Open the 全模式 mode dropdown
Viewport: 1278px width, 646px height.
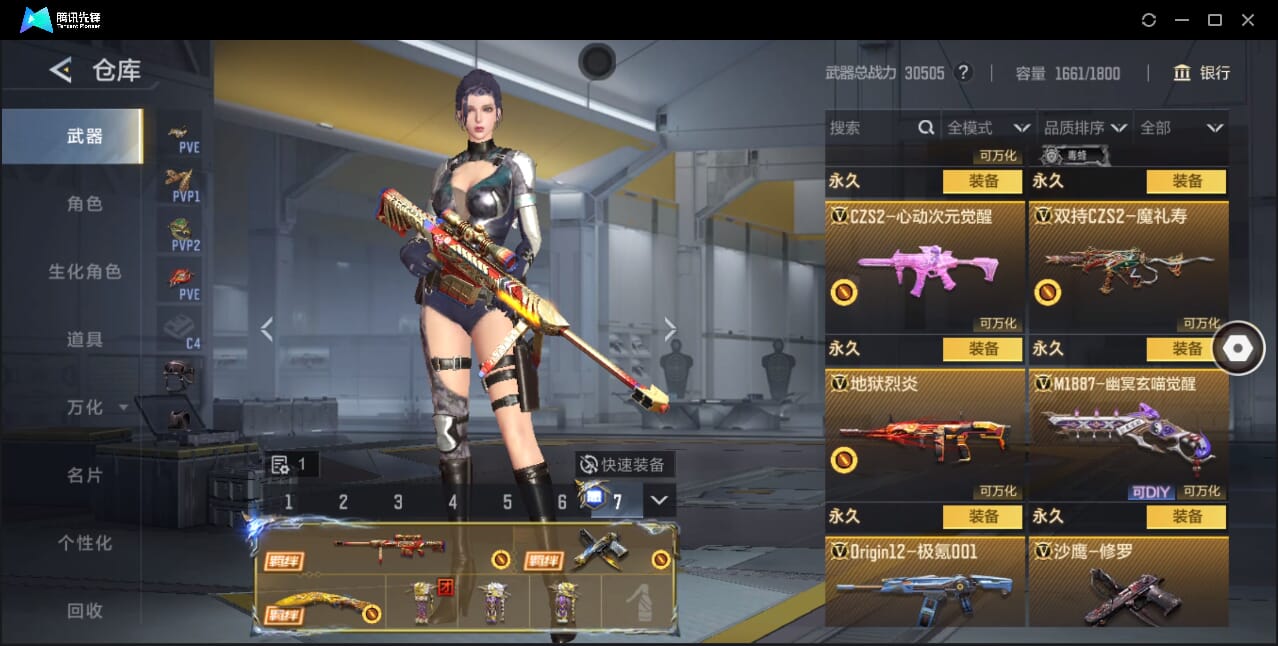[x=988, y=128]
